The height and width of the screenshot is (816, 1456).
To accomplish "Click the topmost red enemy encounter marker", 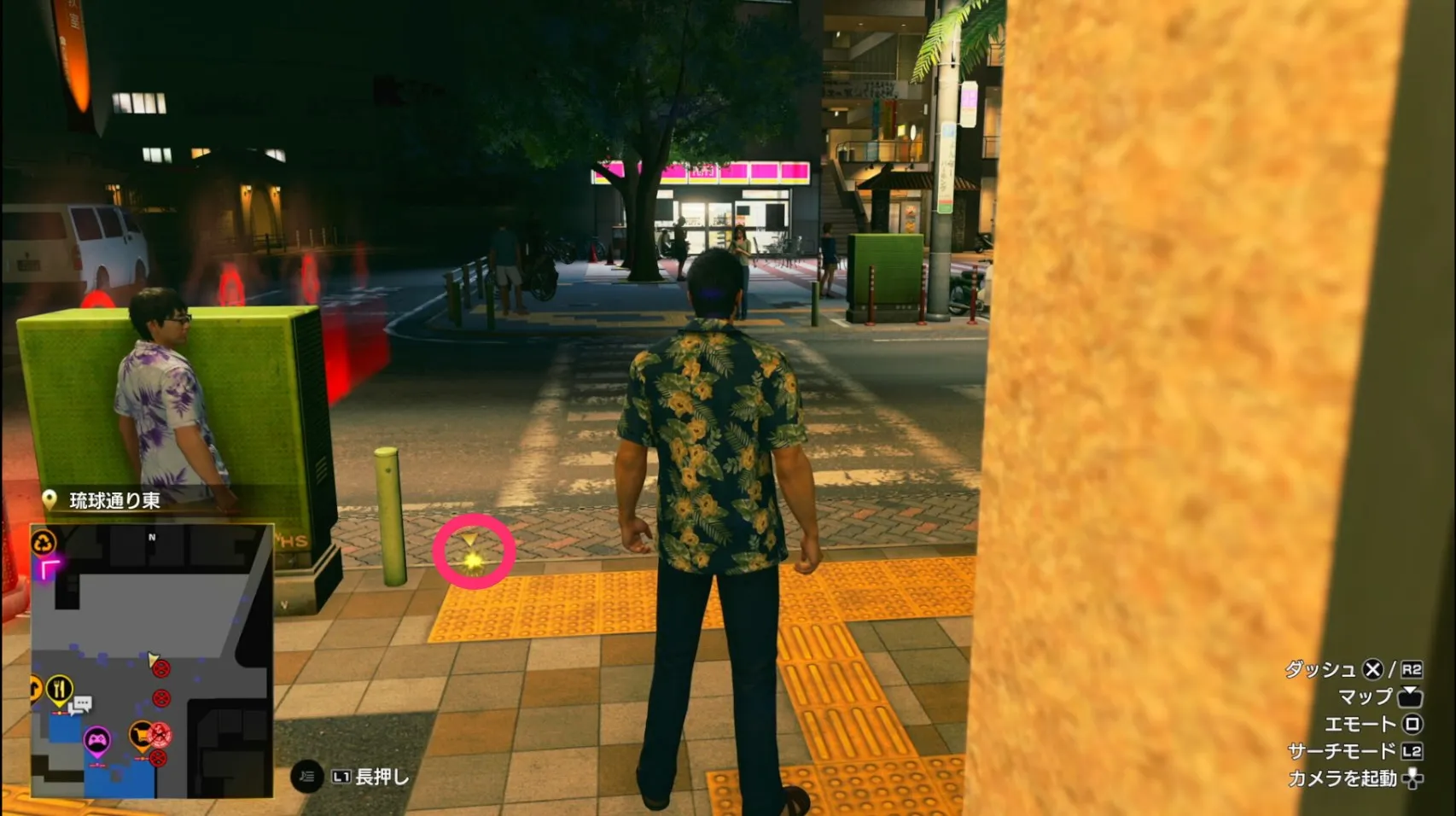I will [162, 668].
